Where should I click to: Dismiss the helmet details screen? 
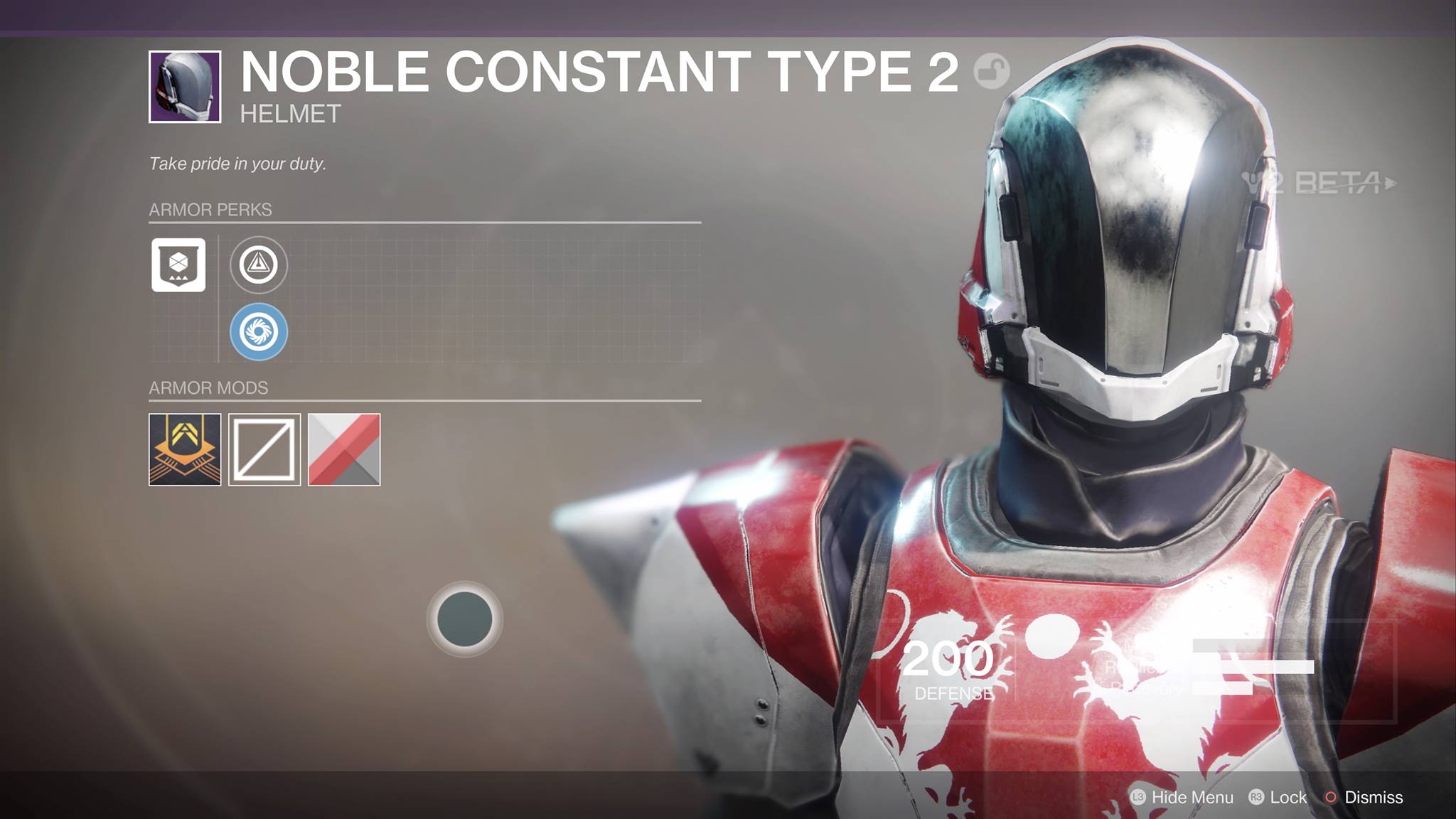(x=1364, y=797)
